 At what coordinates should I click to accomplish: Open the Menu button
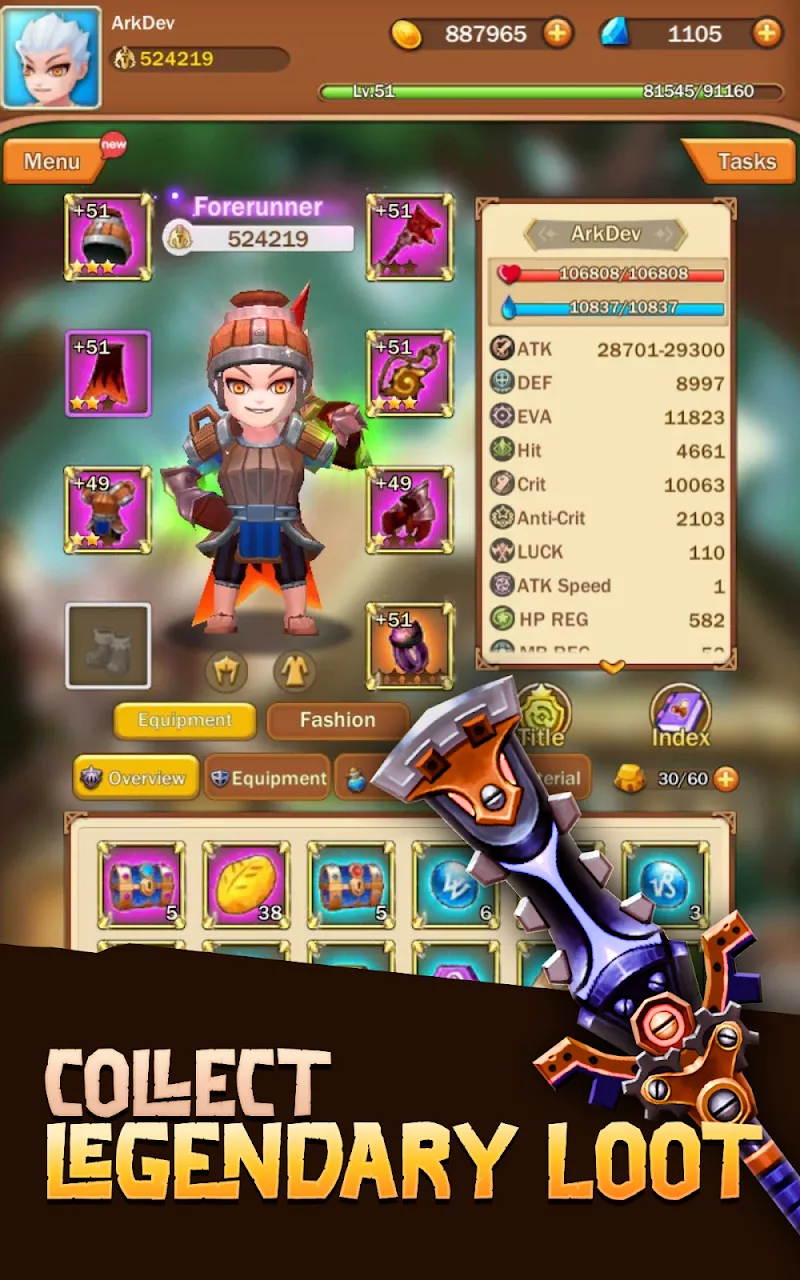[x=52, y=162]
